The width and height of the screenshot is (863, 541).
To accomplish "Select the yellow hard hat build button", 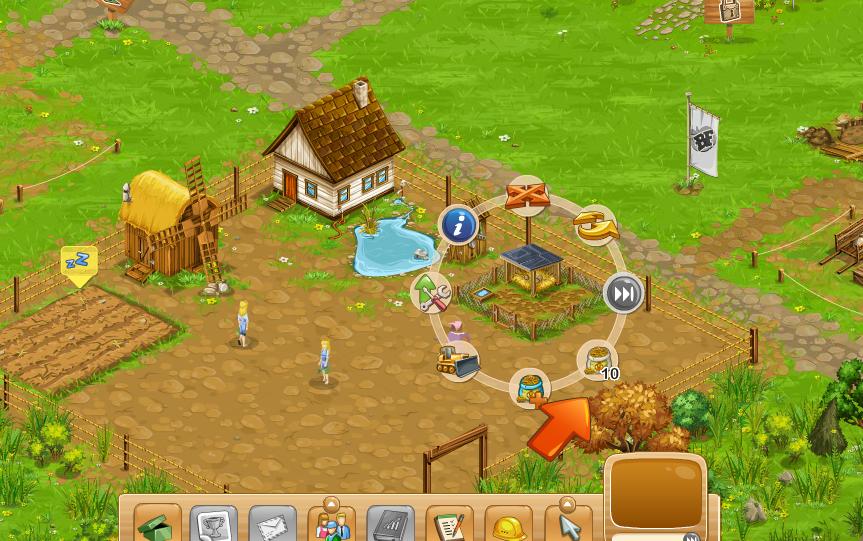I will pos(509,525).
